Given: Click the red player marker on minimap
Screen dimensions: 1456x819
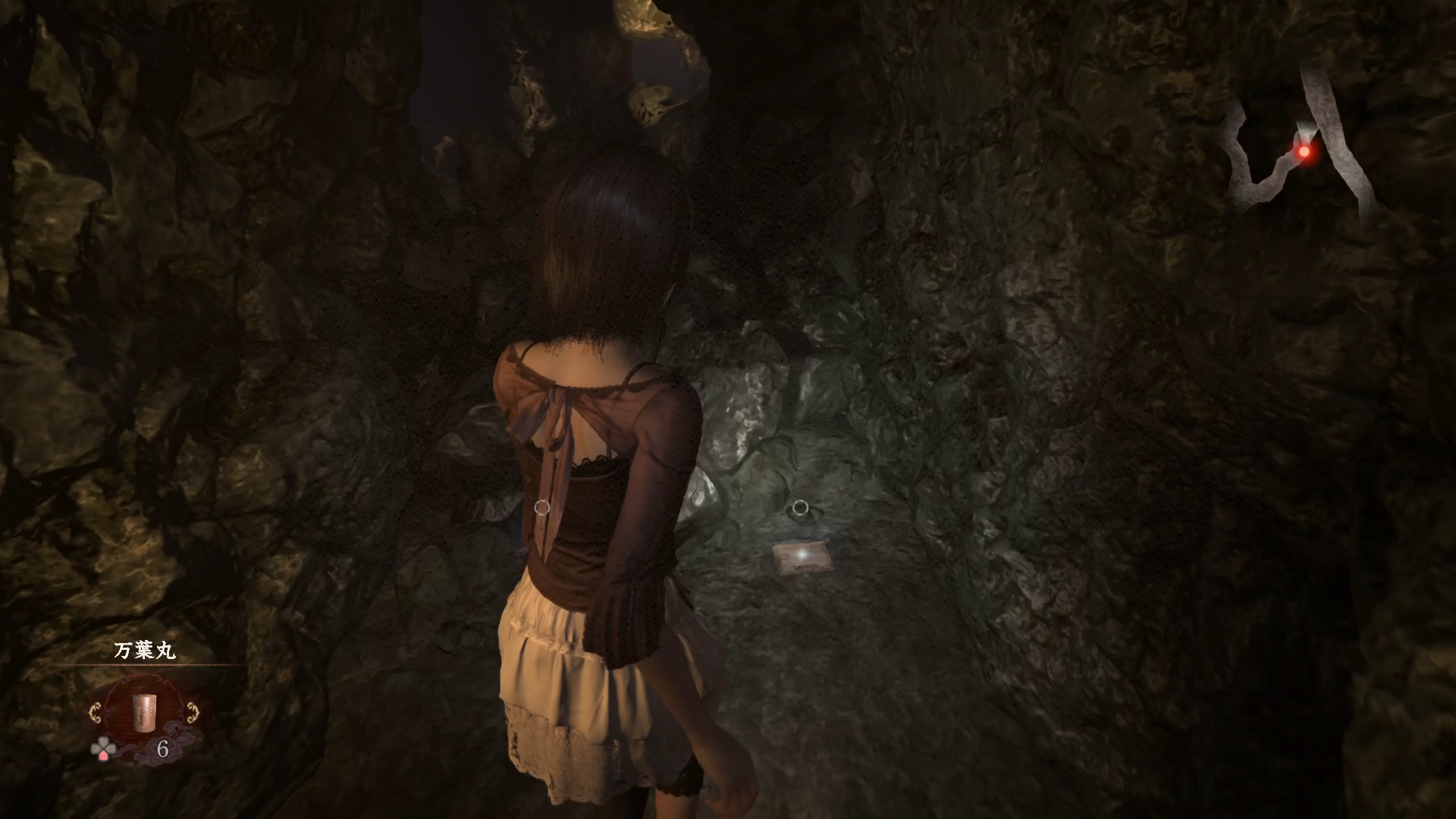Looking at the screenshot, I should tap(1304, 152).
